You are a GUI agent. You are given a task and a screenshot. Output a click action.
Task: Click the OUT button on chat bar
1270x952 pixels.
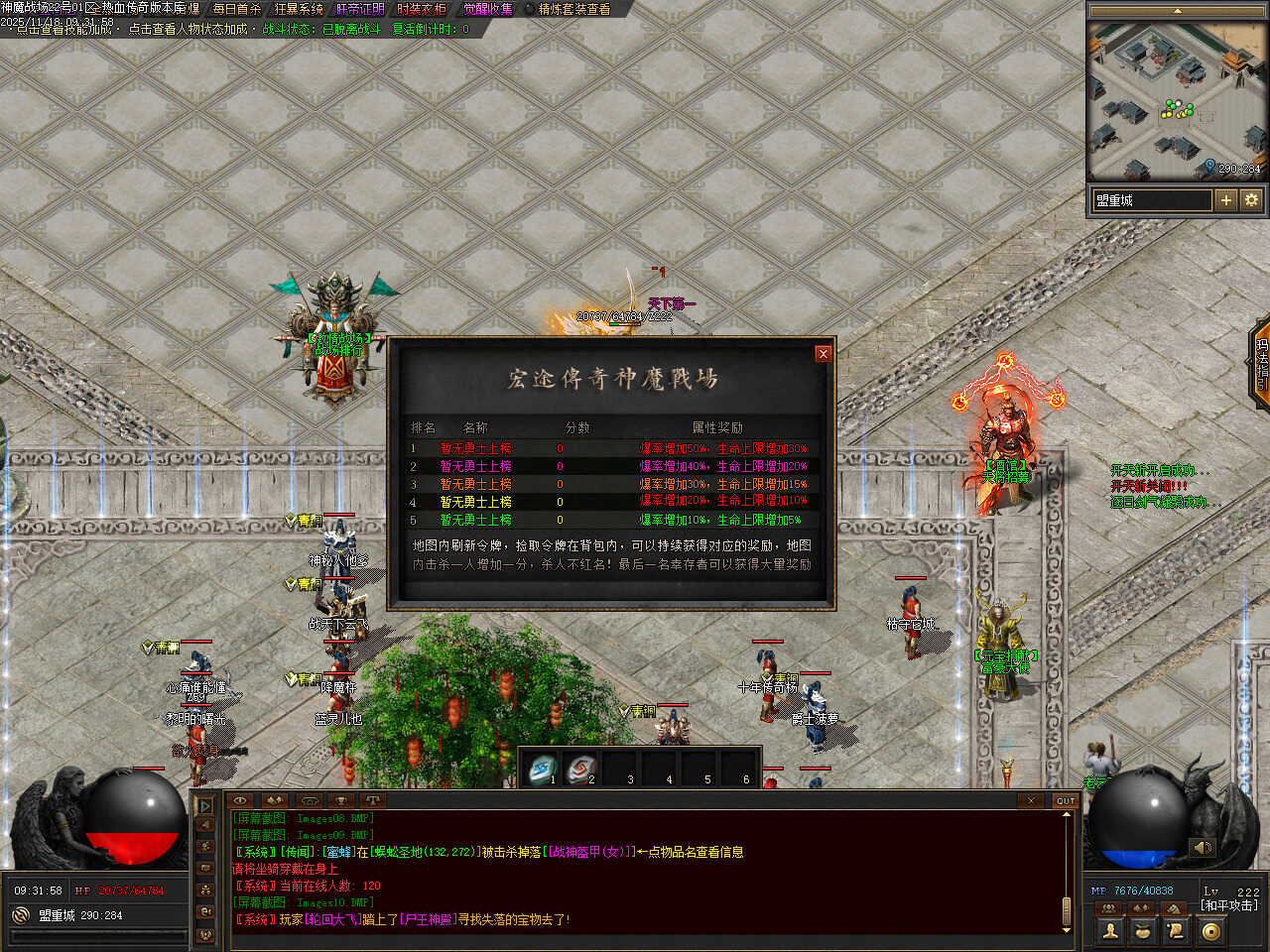point(1065,800)
